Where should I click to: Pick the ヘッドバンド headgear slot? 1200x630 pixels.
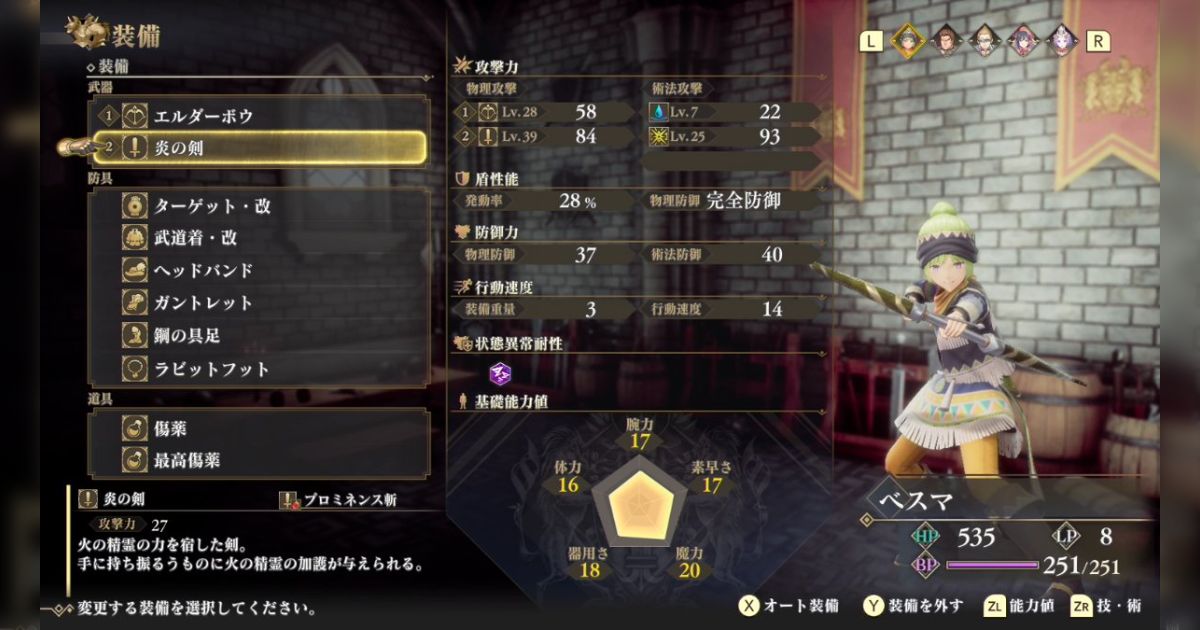[260, 270]
